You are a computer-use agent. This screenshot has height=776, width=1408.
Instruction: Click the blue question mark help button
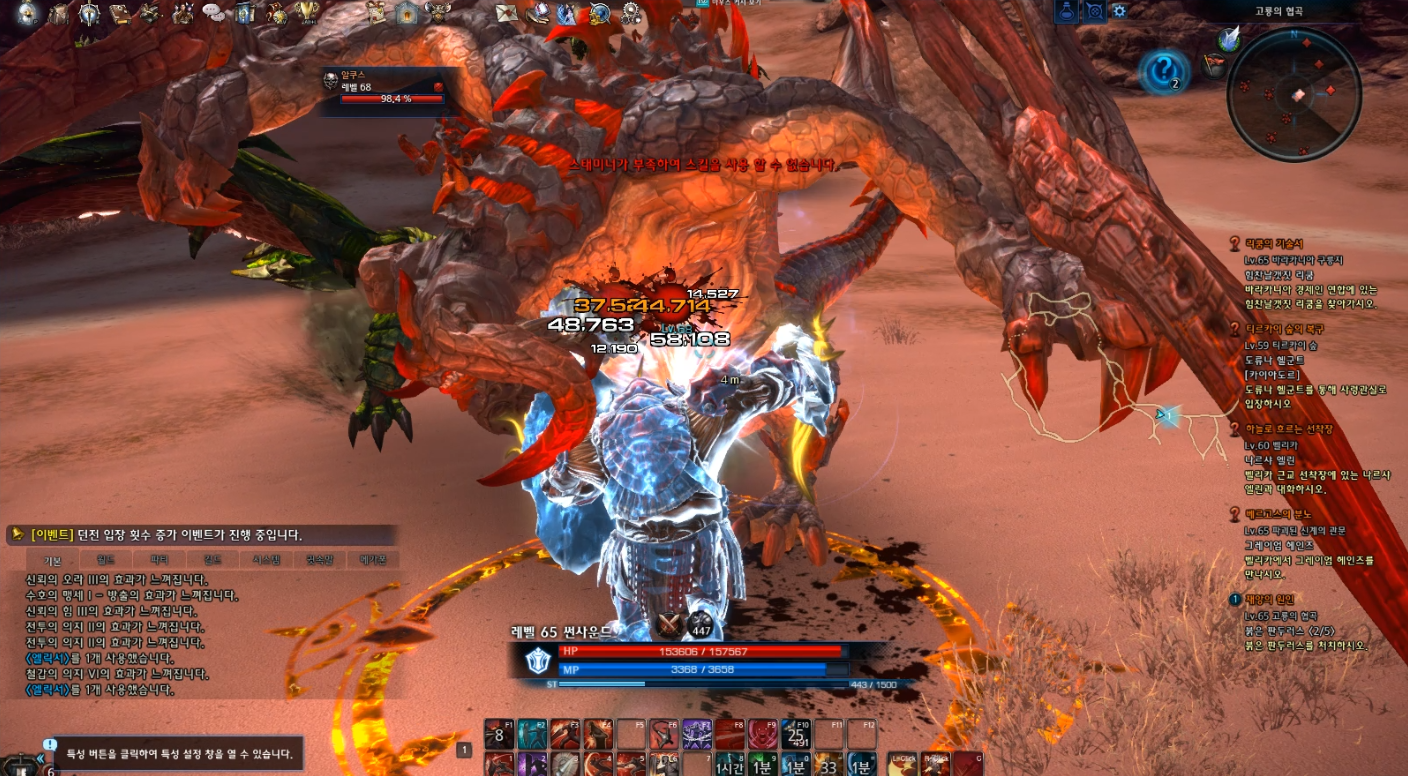pyautogui.click(x=1164, y=70)
